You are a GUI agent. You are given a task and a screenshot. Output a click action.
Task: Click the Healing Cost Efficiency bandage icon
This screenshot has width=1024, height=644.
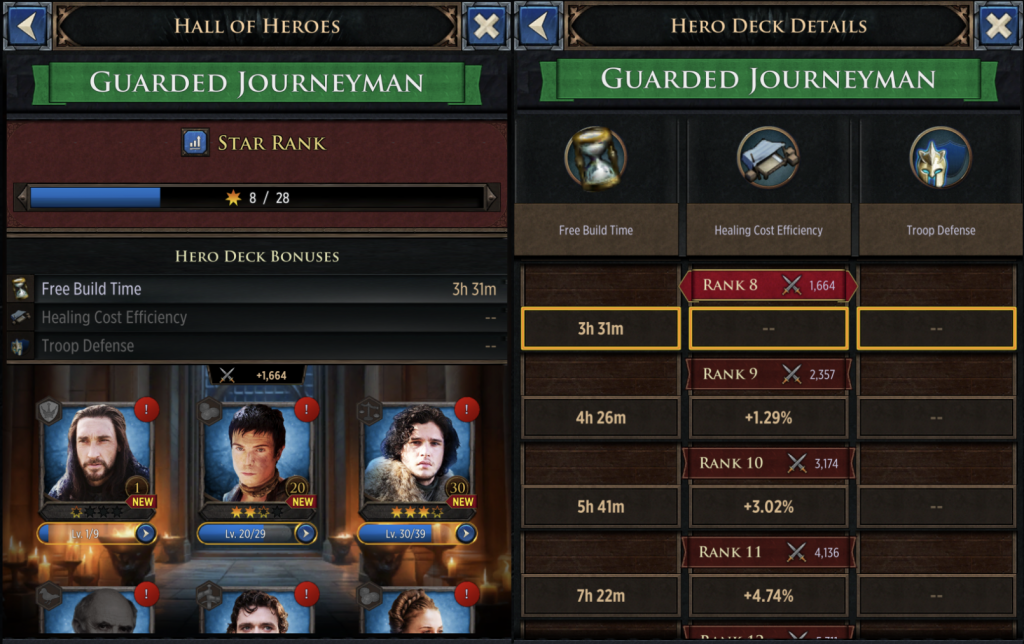click(x=767, y=158)
